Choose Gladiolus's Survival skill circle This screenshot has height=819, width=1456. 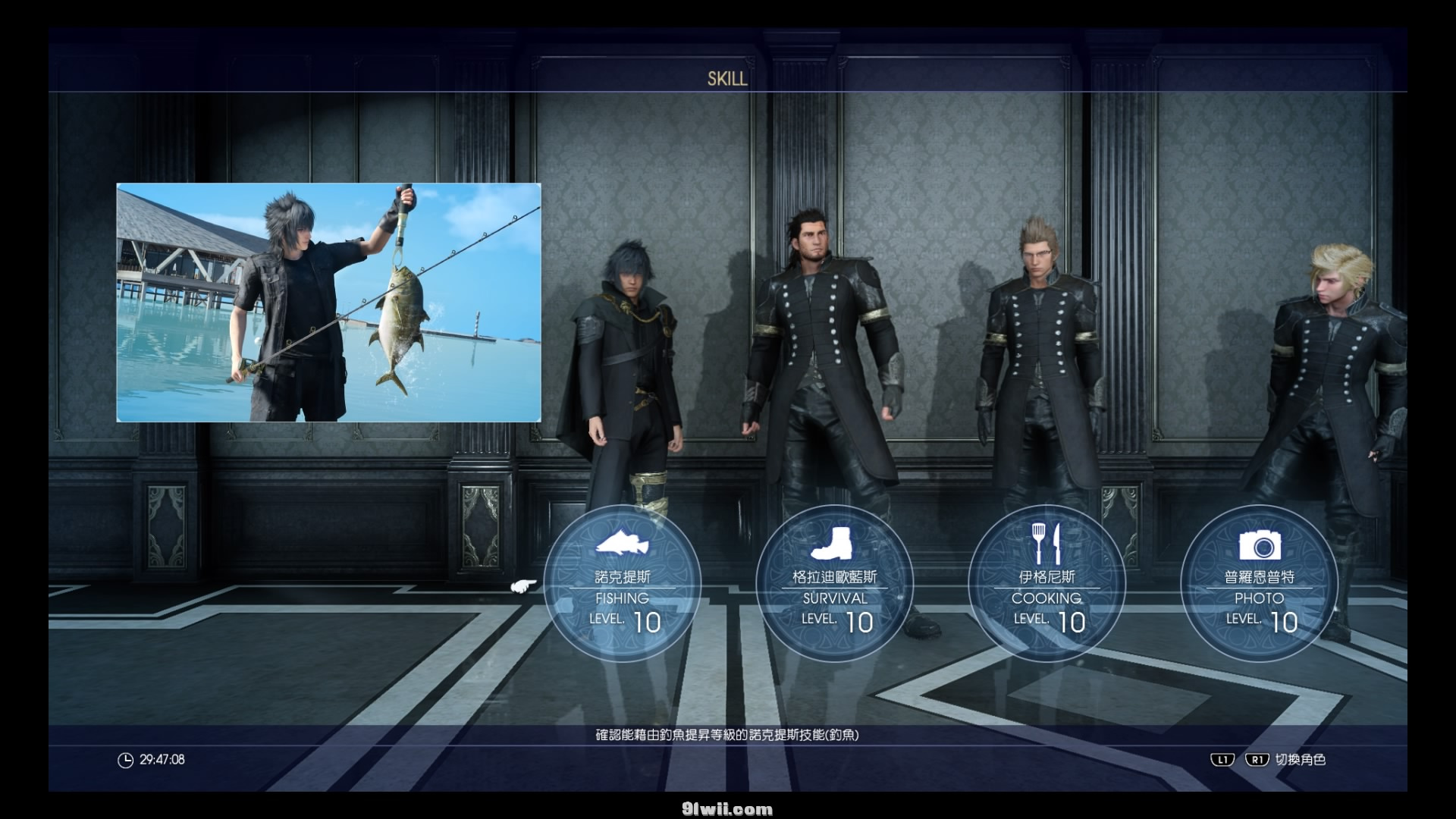coord(834,584)
